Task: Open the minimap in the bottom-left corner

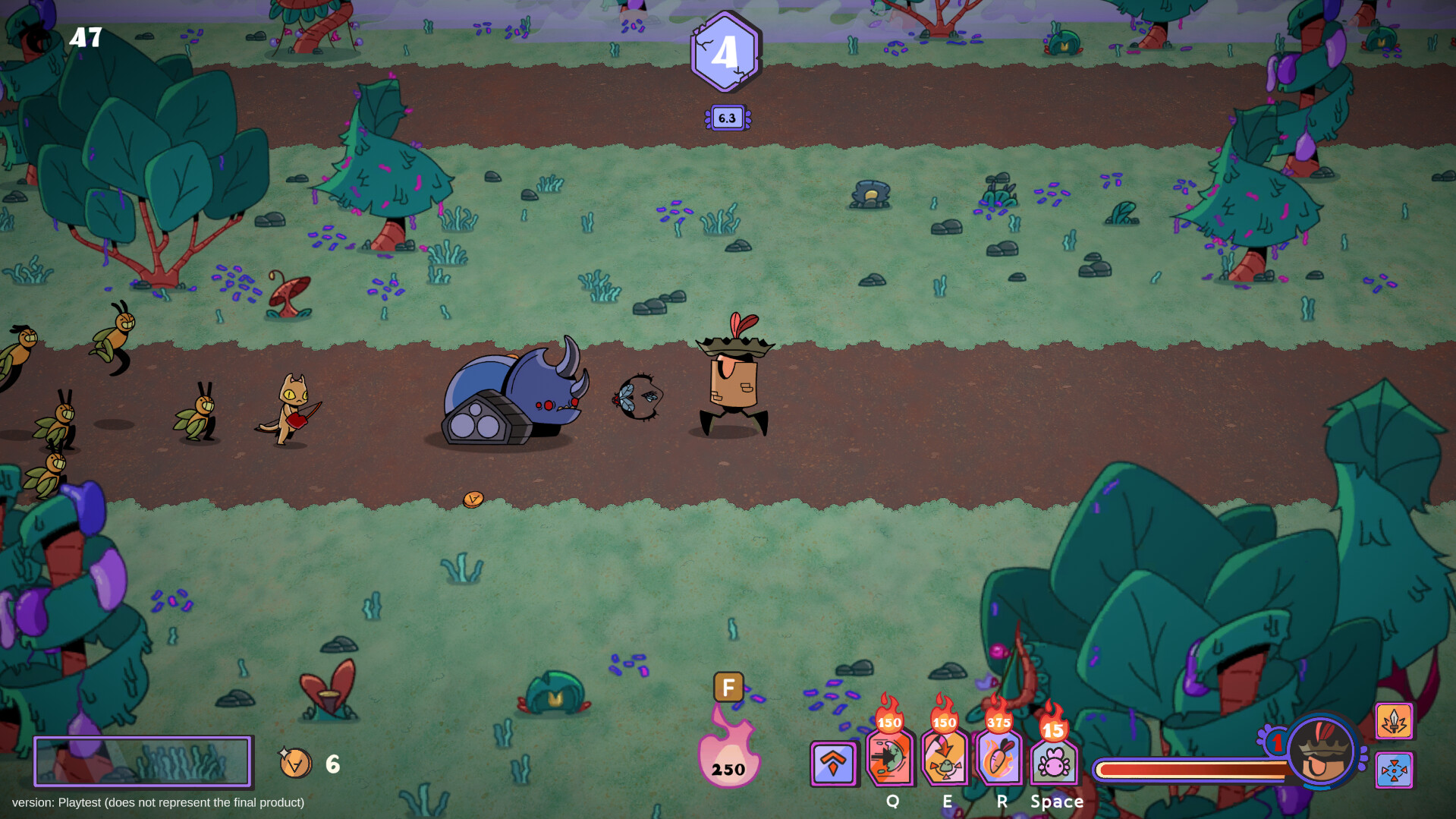Action: click(x=143, y=761)
